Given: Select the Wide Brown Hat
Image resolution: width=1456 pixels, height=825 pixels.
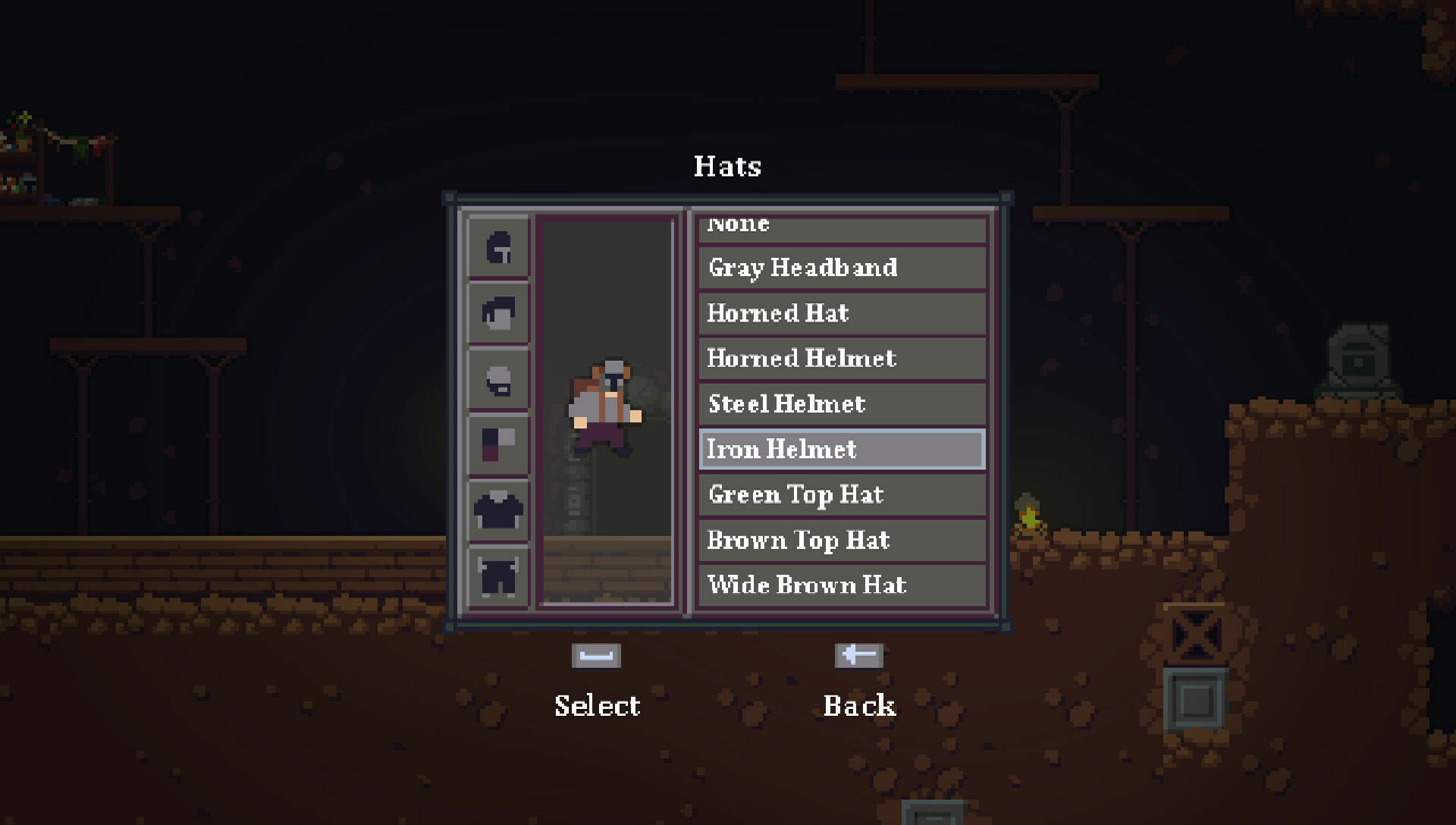Looking at the screenshot, I should coord(842,585).
